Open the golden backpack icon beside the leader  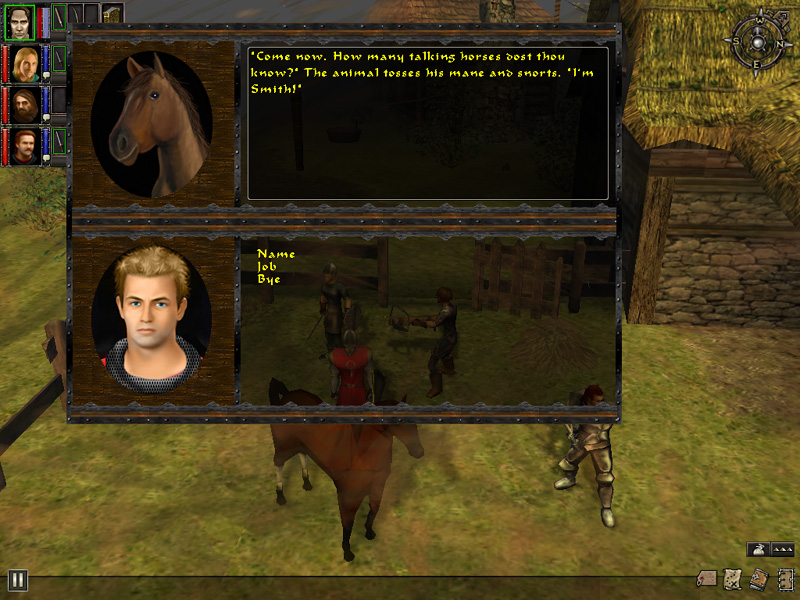tap(112, 14)
